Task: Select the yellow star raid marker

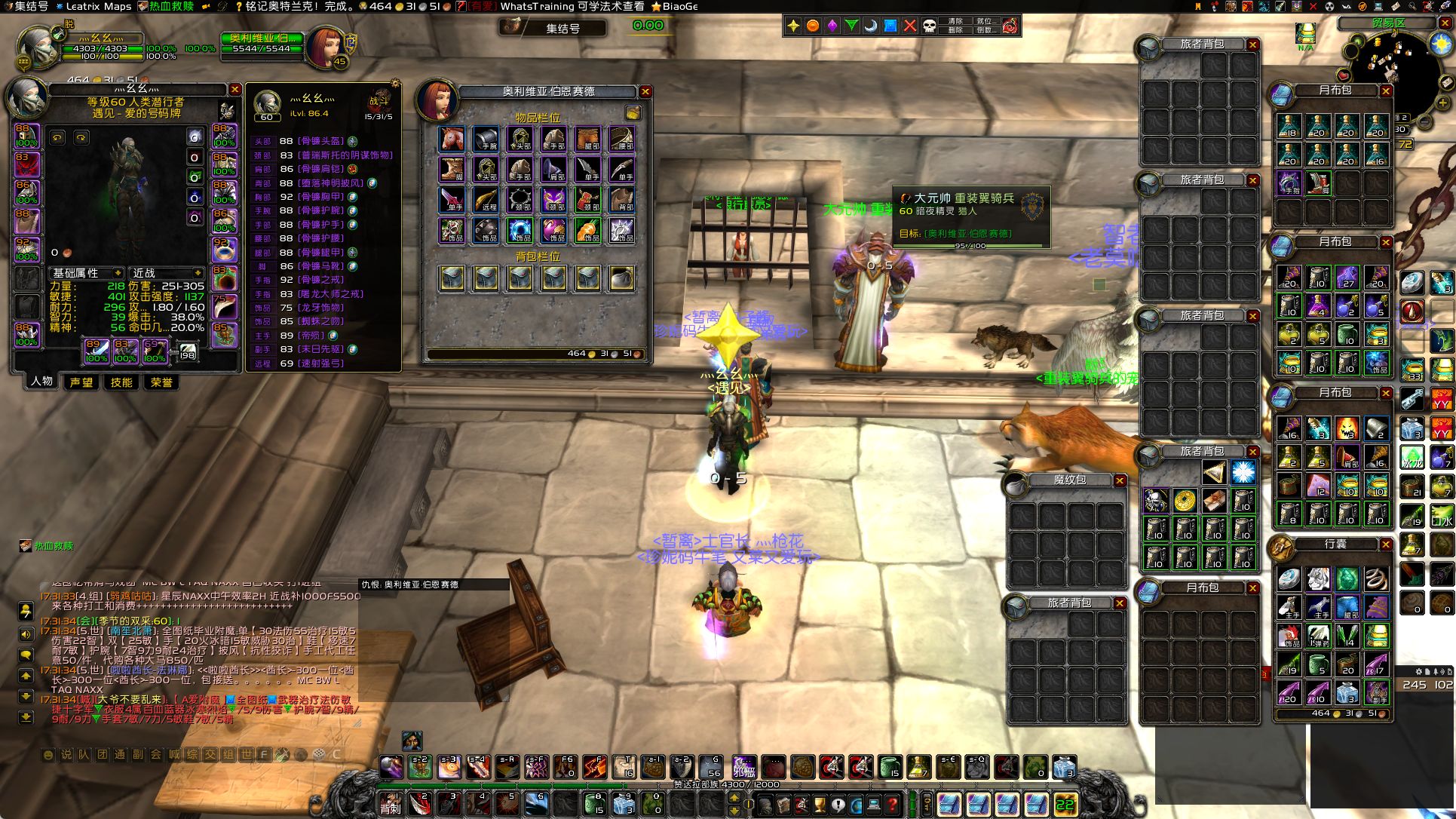Action: (793, 26)
